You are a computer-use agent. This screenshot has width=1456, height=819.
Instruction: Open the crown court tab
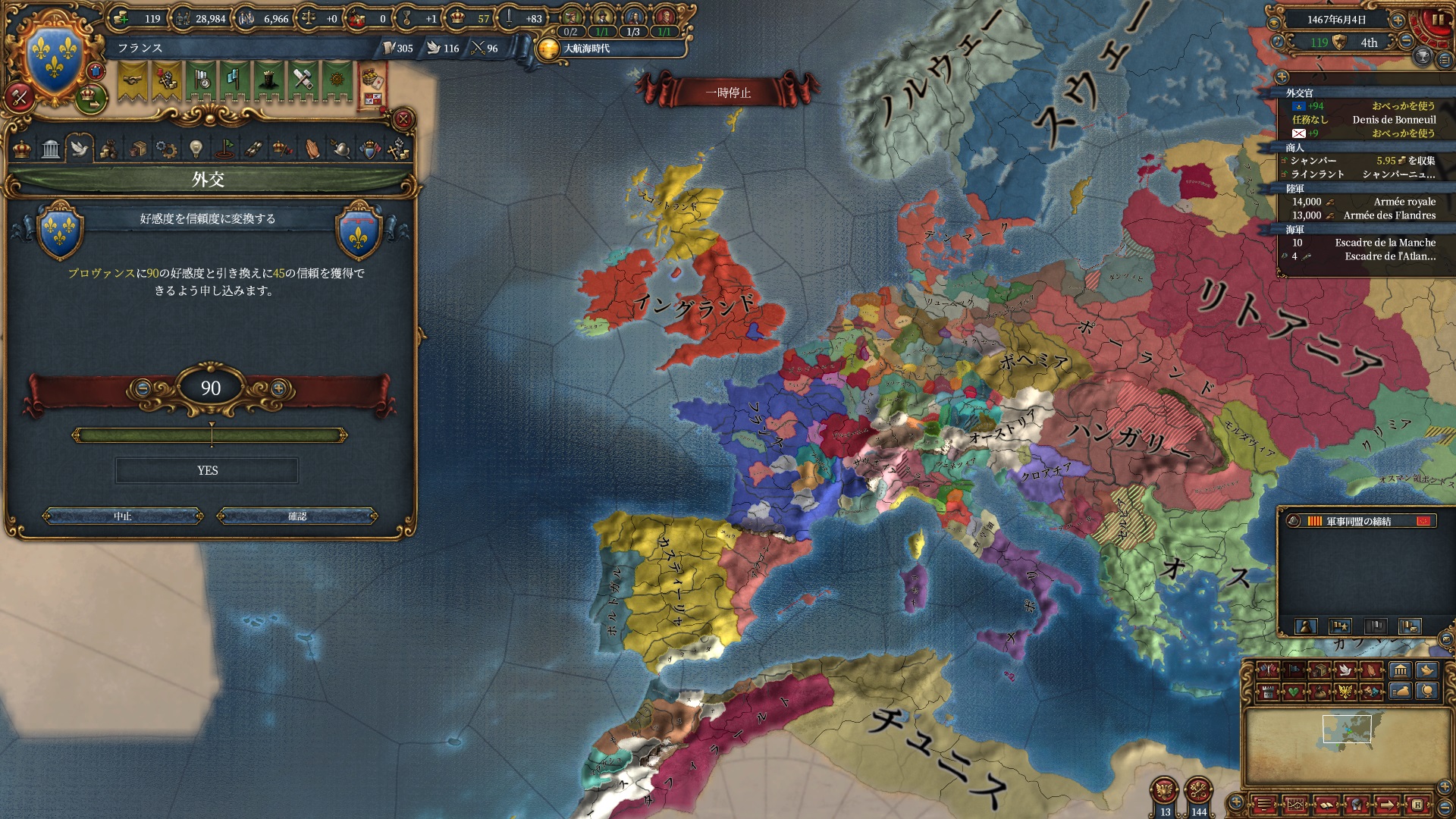coord(22,148)
